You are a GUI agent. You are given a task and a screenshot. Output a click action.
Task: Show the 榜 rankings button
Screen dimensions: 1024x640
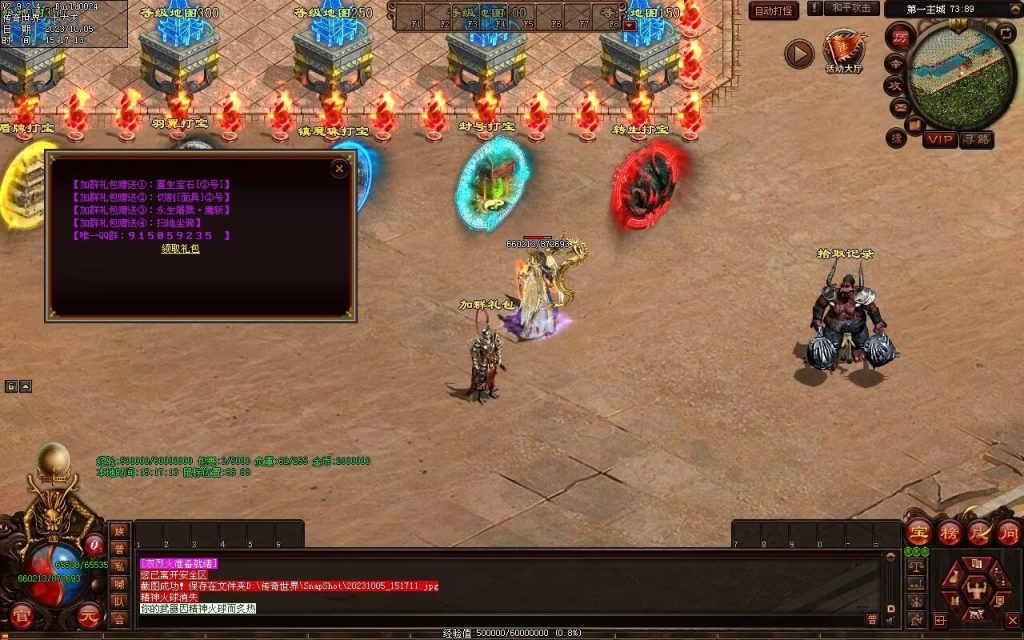tap(950, 533)
